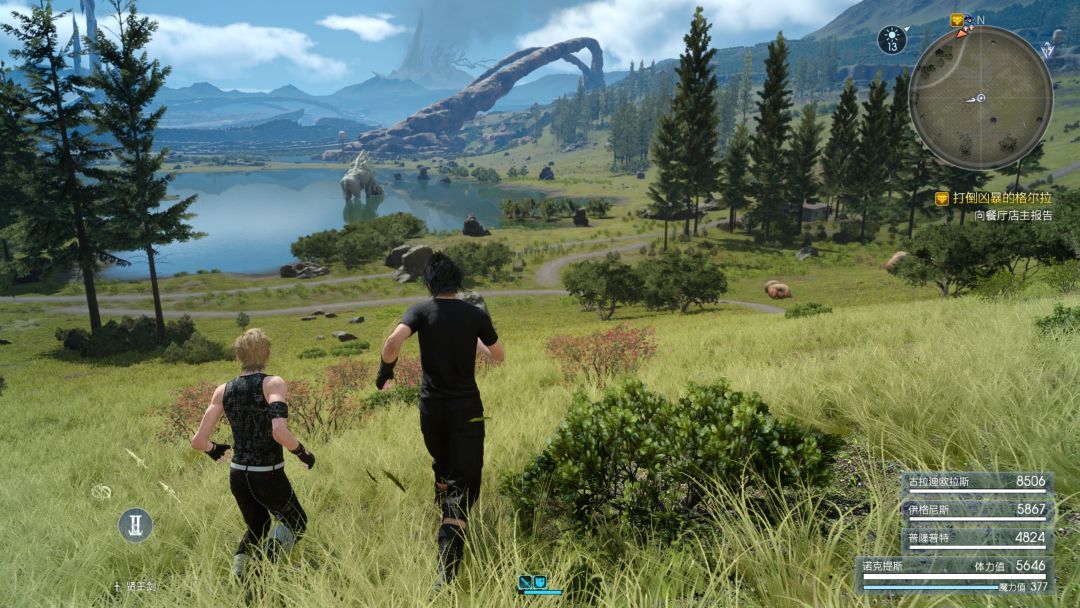Select 诺克提斯 status panel

(955, 571)
